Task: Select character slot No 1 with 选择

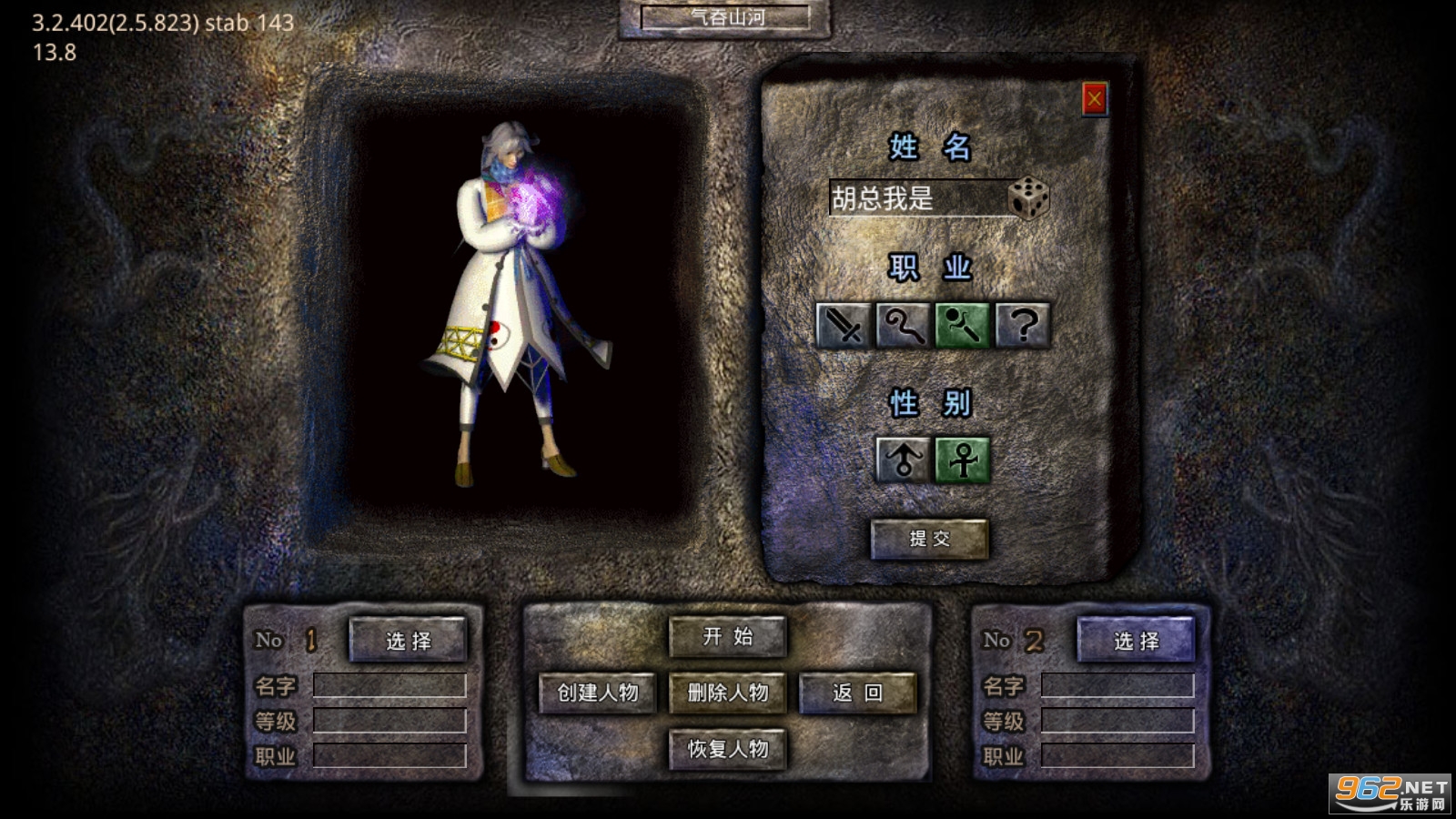Action: [x=408, y=641]
